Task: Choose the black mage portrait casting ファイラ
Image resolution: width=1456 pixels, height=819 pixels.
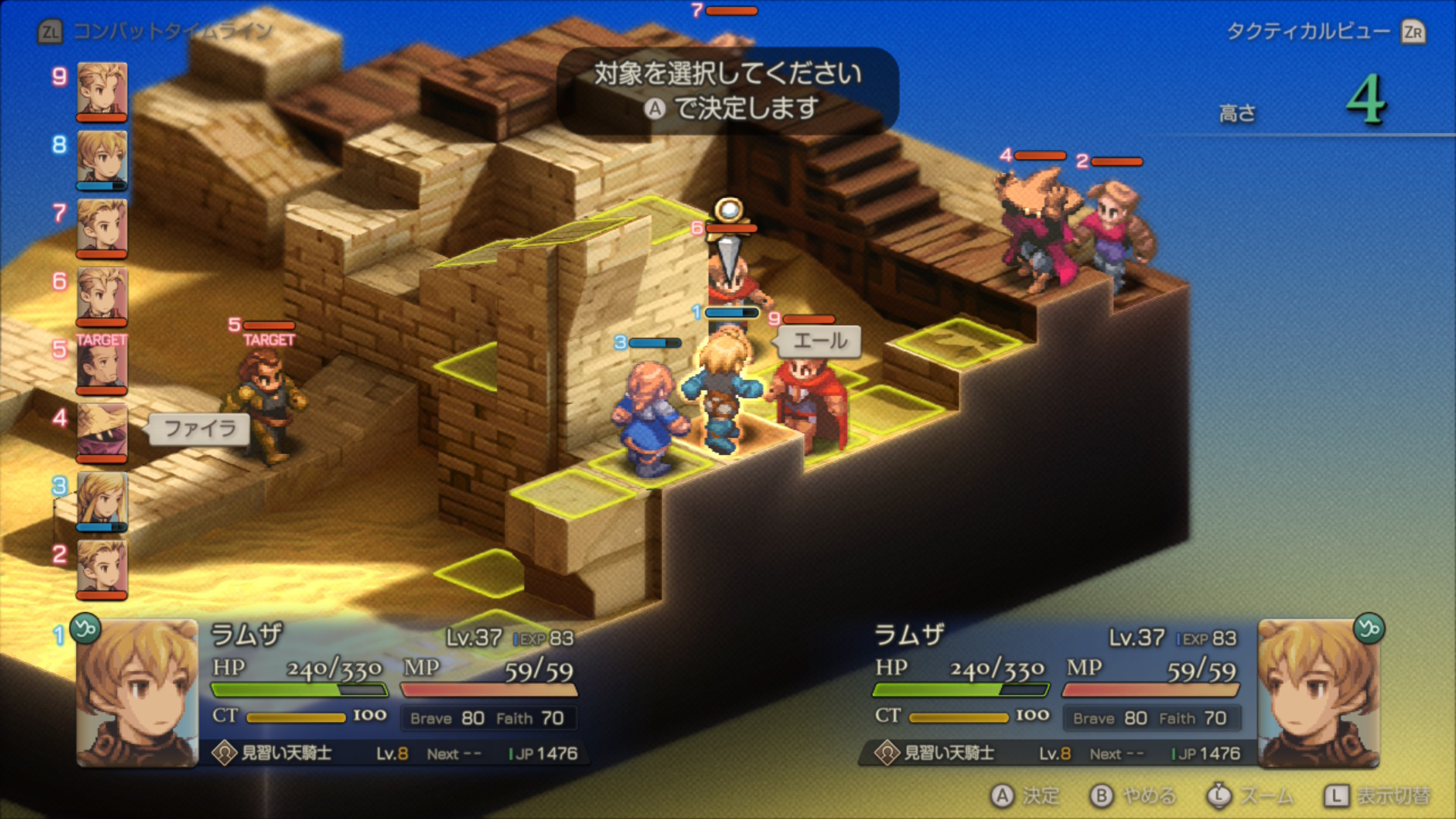Action: 102,431
